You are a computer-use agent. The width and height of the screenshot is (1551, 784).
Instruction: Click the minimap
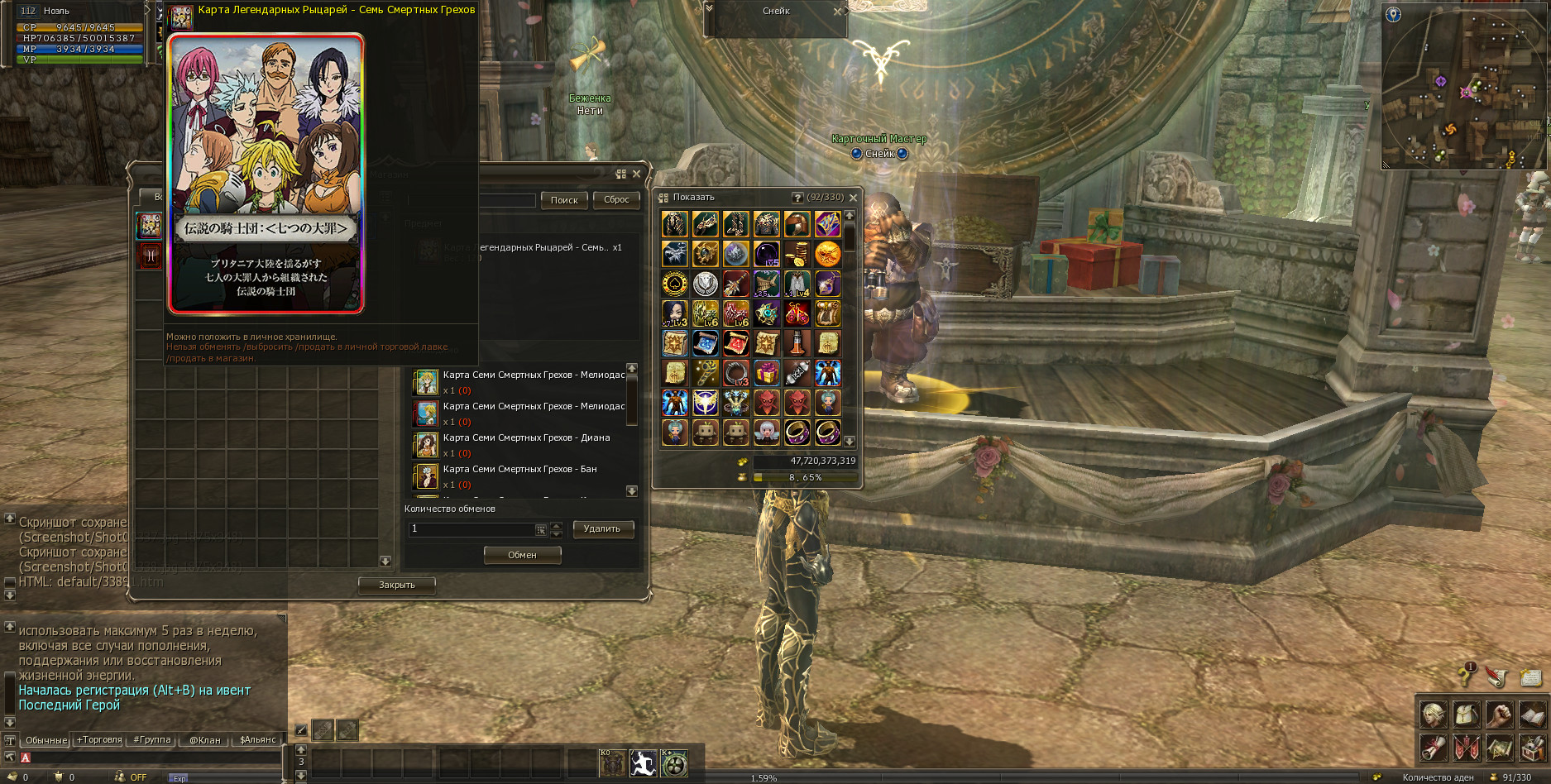coord(1462,87)
